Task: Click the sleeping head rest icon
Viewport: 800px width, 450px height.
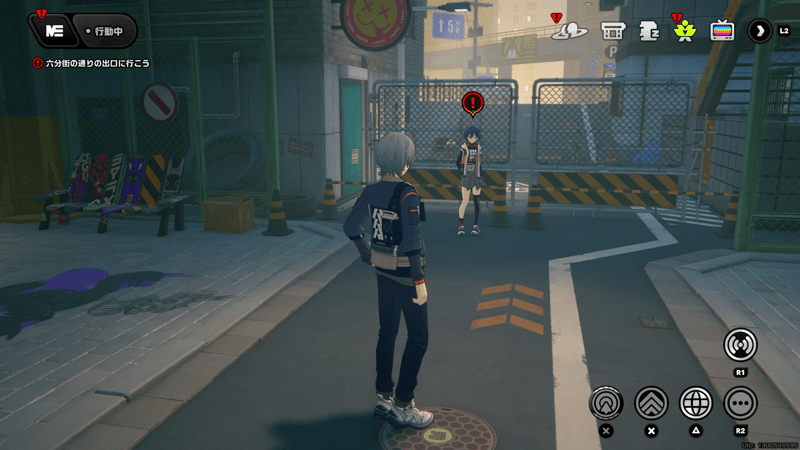Action: [x=649, y=31]
